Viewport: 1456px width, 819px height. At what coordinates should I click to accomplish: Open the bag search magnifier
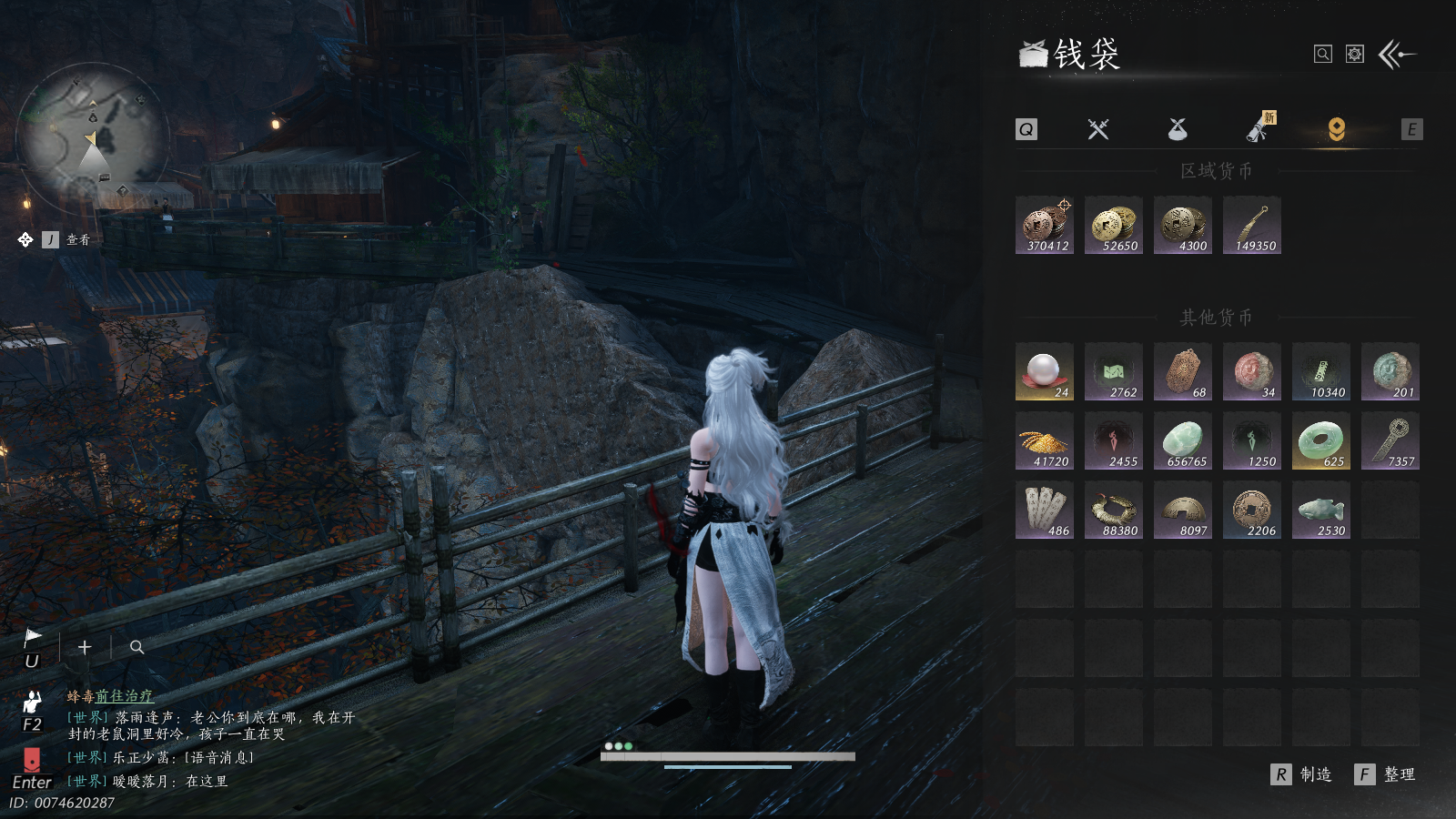tap(1323, 55)
